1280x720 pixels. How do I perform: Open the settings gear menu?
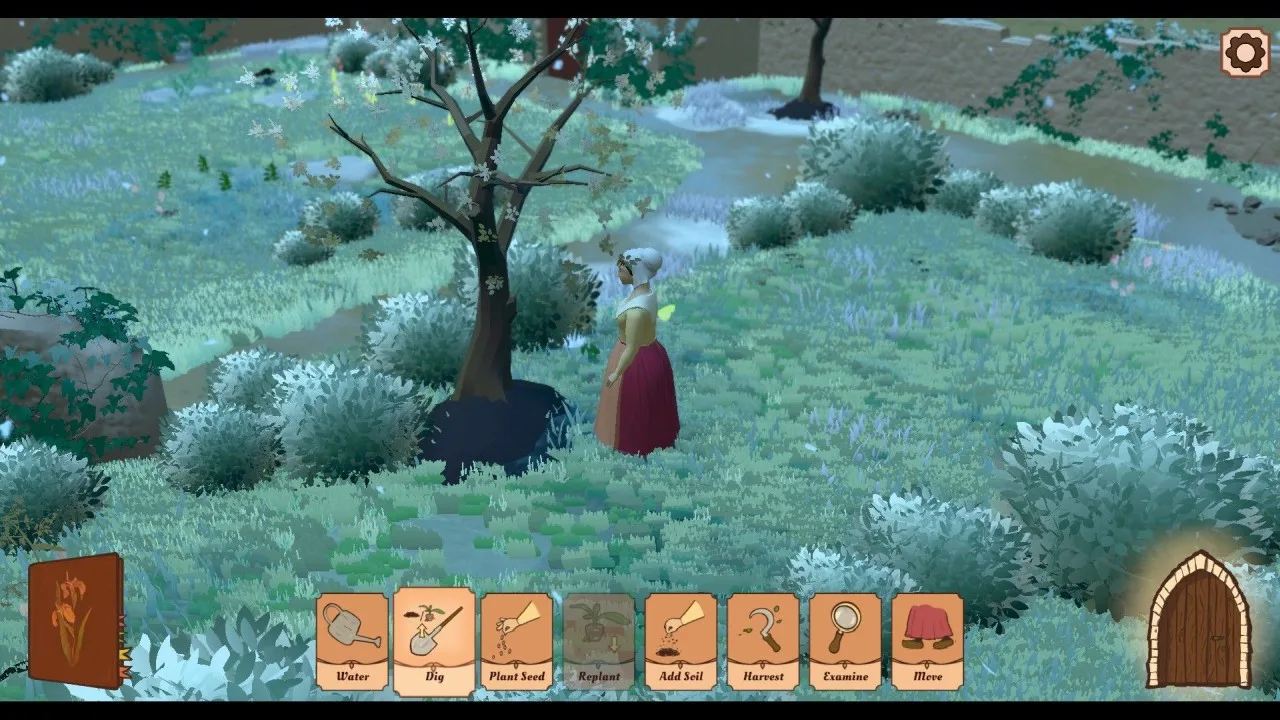pos(1245,52)
